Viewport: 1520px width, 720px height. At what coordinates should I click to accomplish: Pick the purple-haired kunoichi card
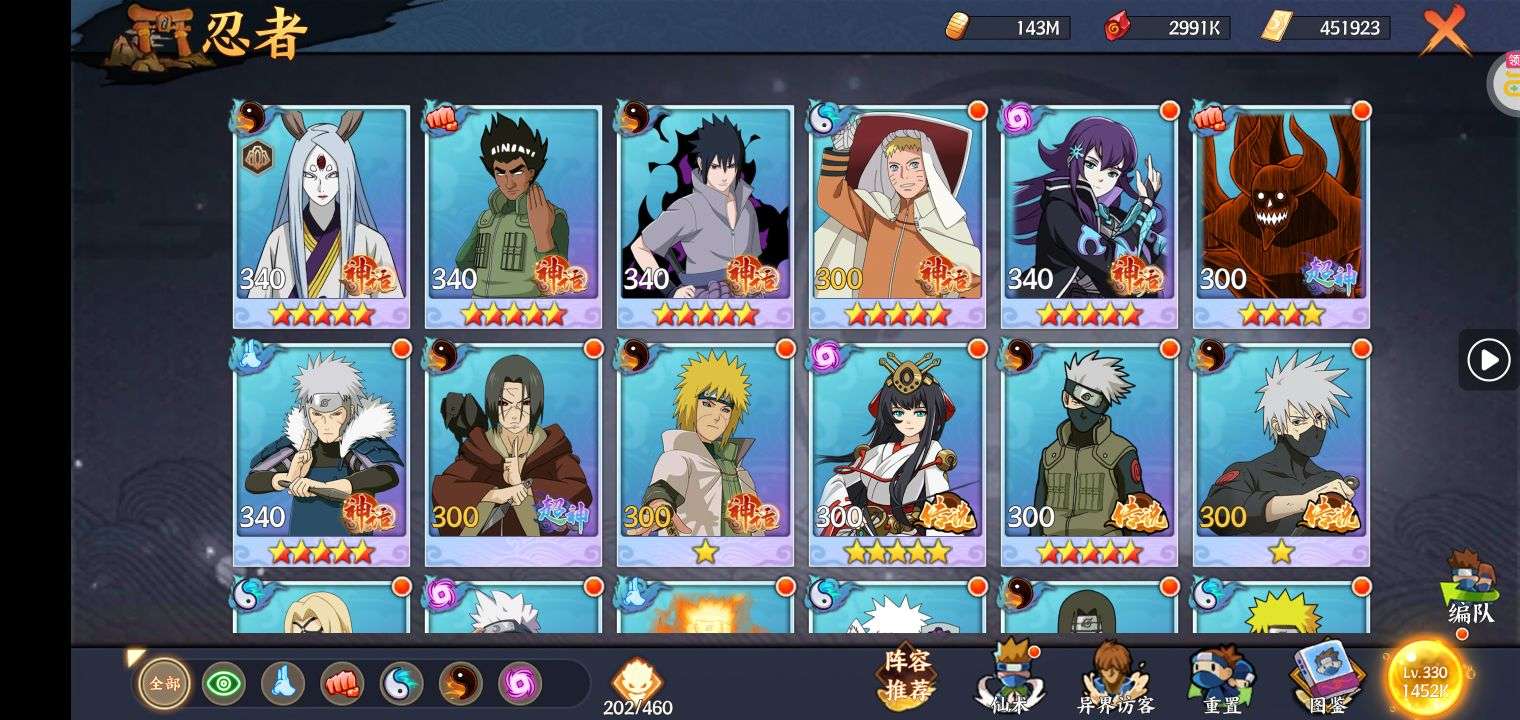pyautogui.click(x=1089, y=215)
